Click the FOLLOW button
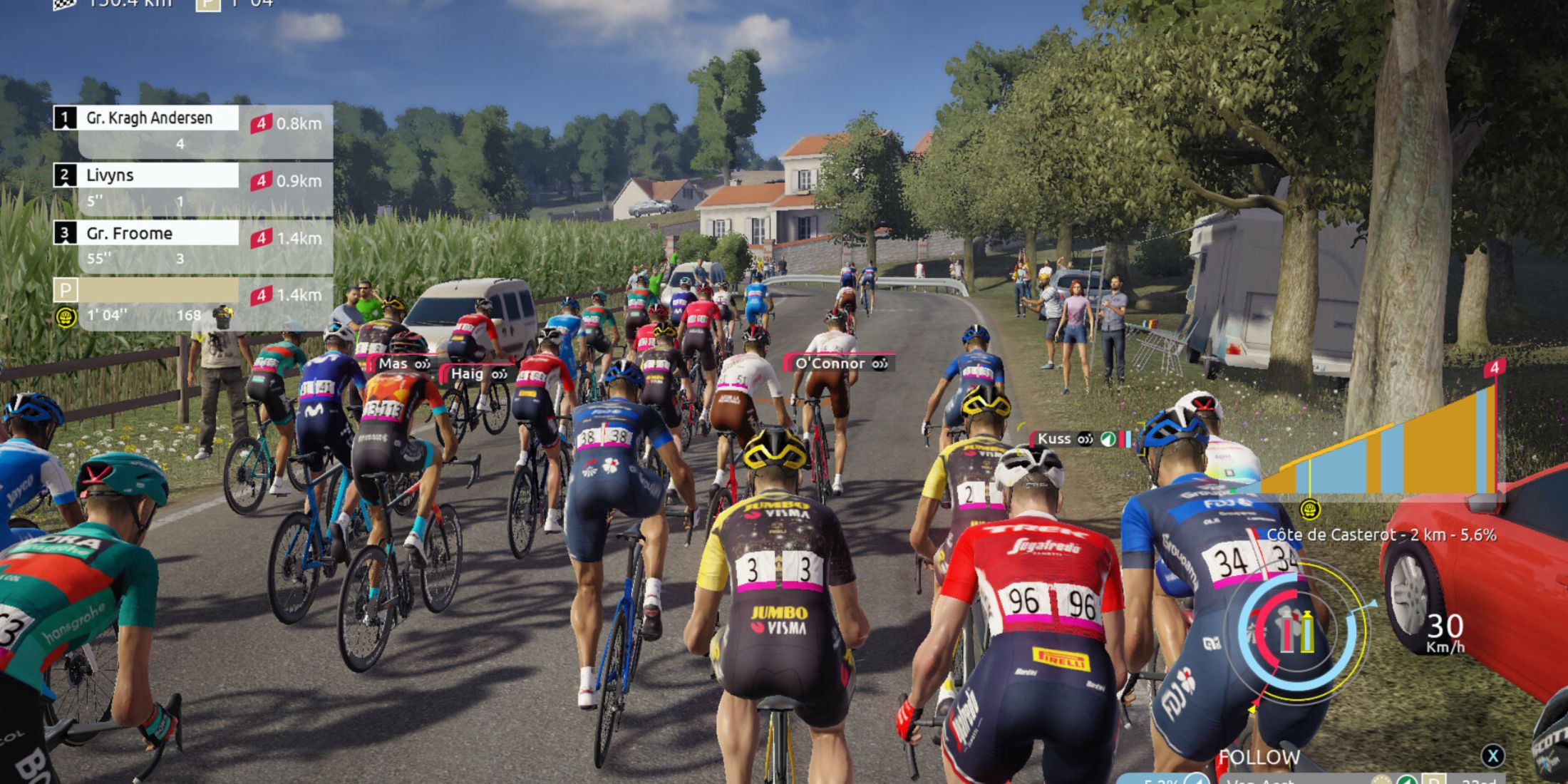Screen dimensions: 1568x784 click(x=1262, y=758)
